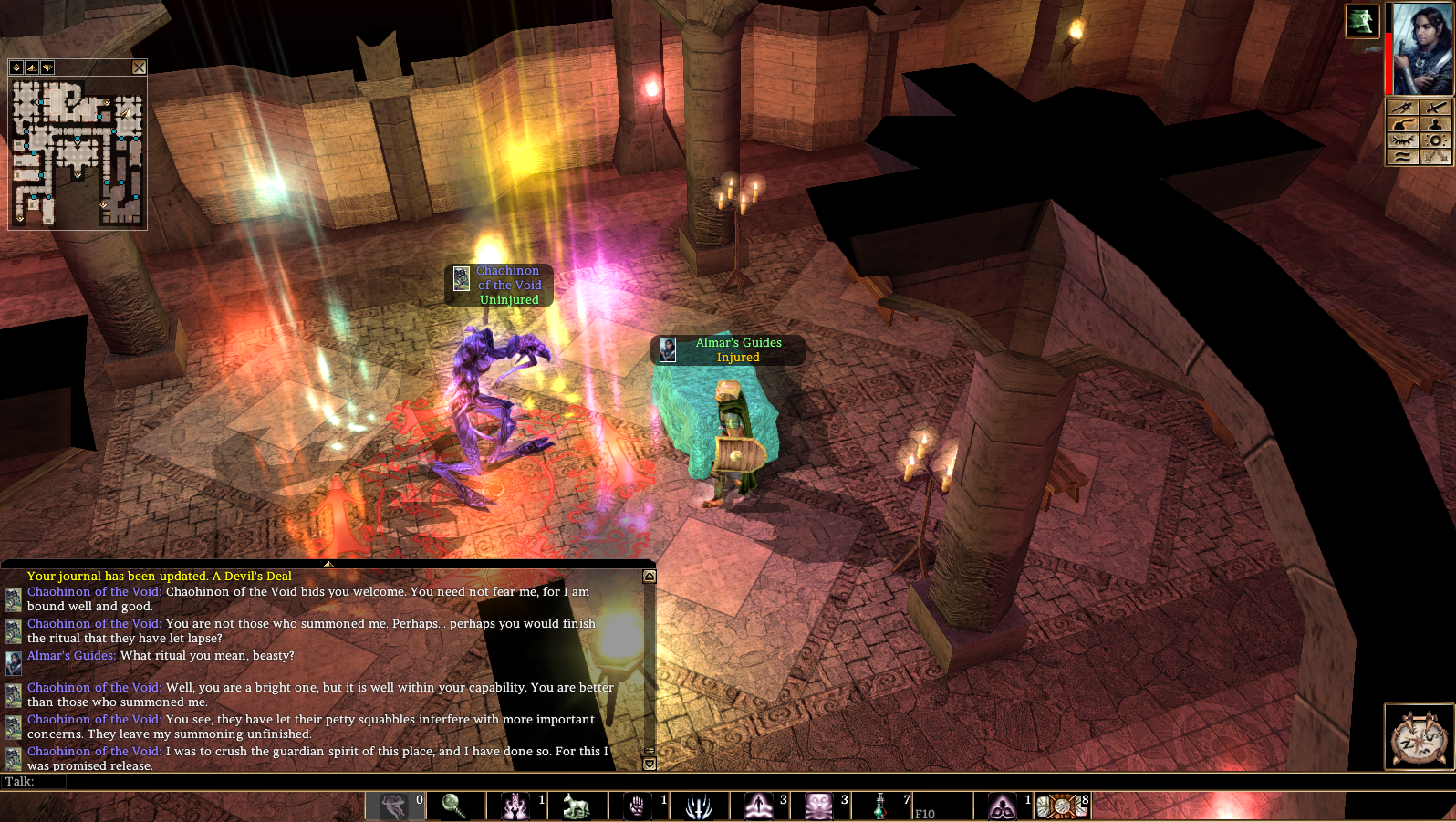Click the oil lamp mode button
This screenshot has height=822, width=1456.
1403,124
